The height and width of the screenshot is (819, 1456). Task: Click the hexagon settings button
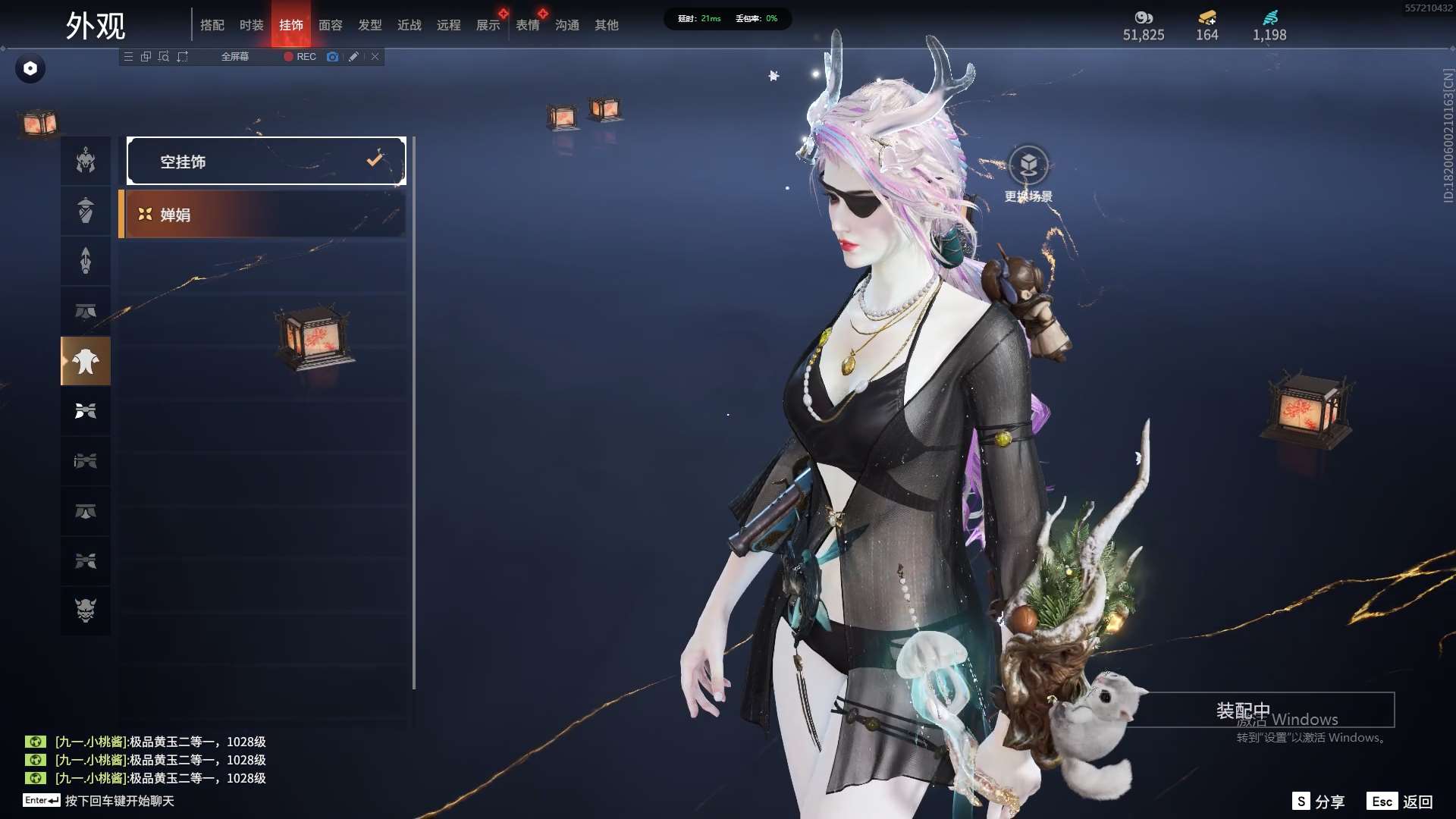click(30, 68)
